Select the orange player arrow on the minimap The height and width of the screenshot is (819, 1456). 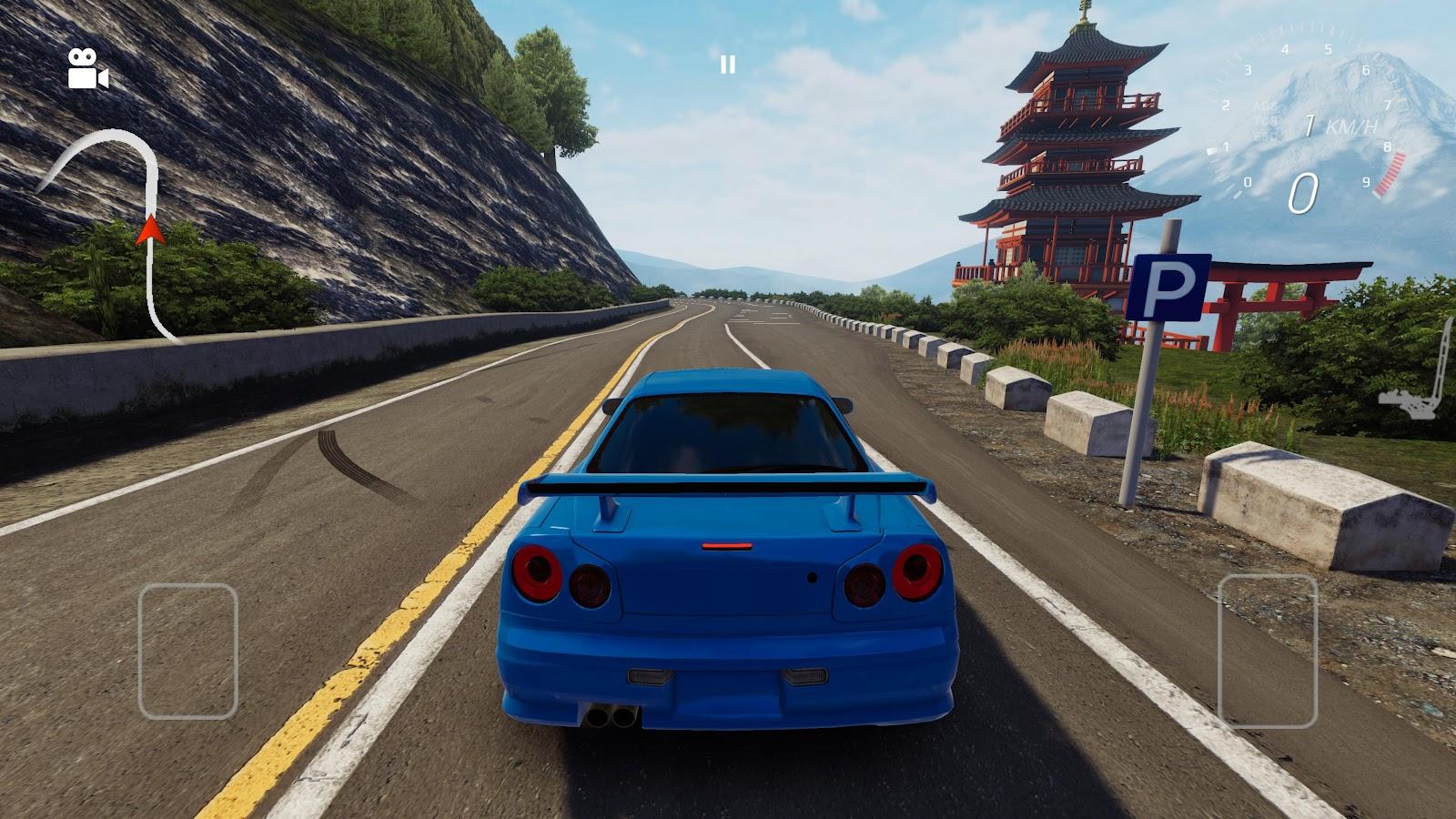(x=148, y=233)
